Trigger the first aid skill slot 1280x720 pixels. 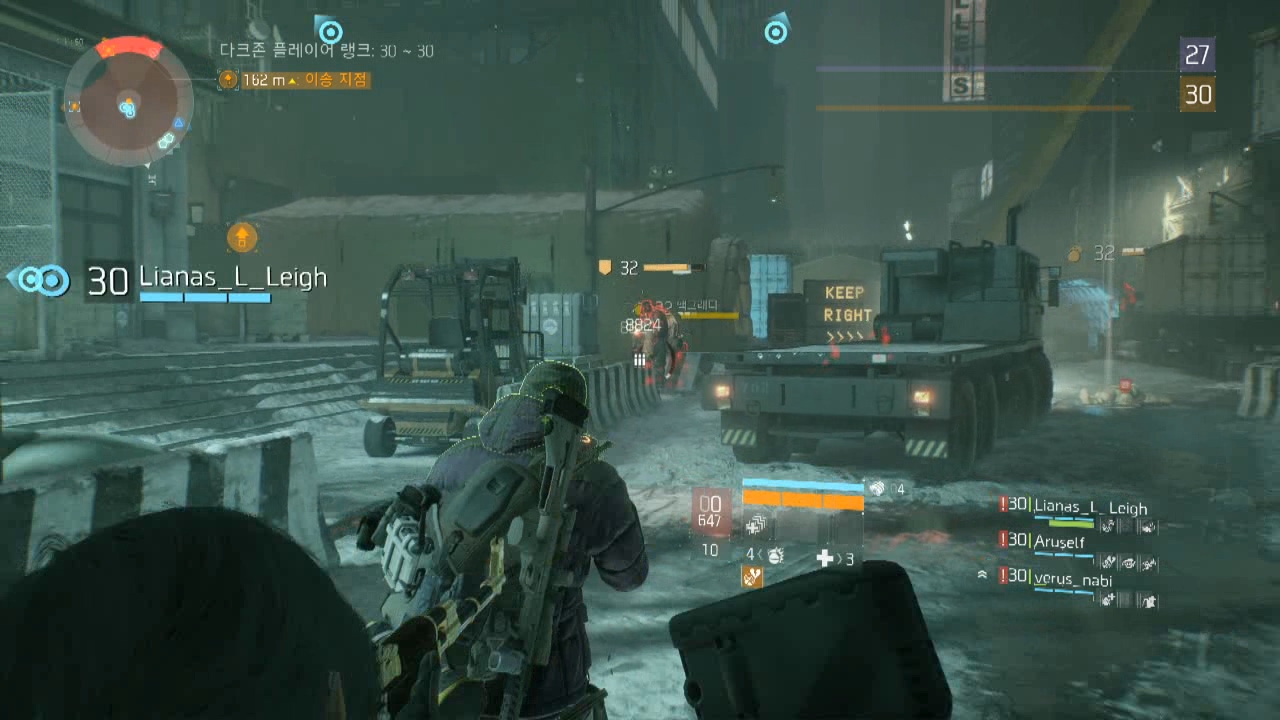[757, 524]
